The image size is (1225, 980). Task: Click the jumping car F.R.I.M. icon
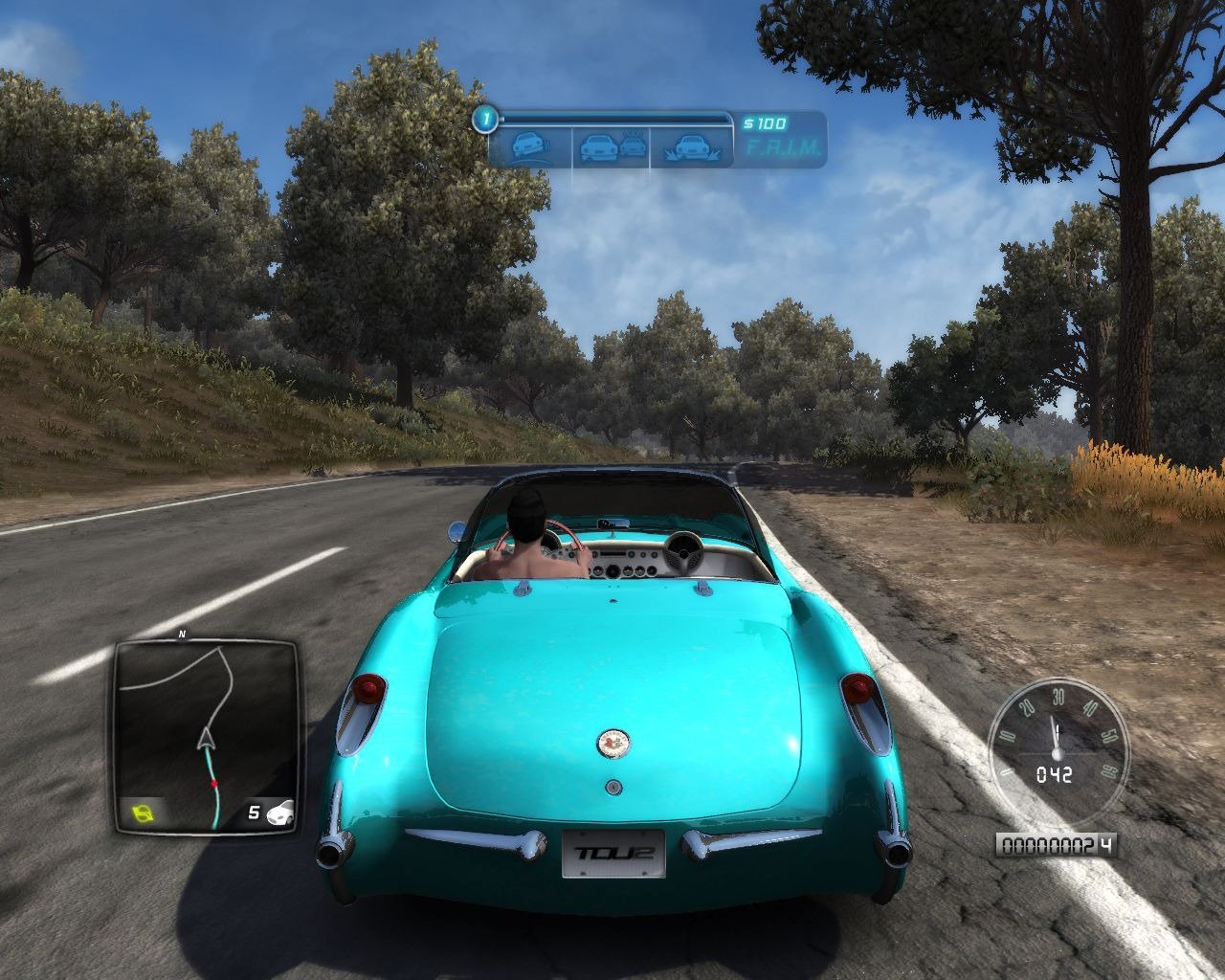[691, 147]
